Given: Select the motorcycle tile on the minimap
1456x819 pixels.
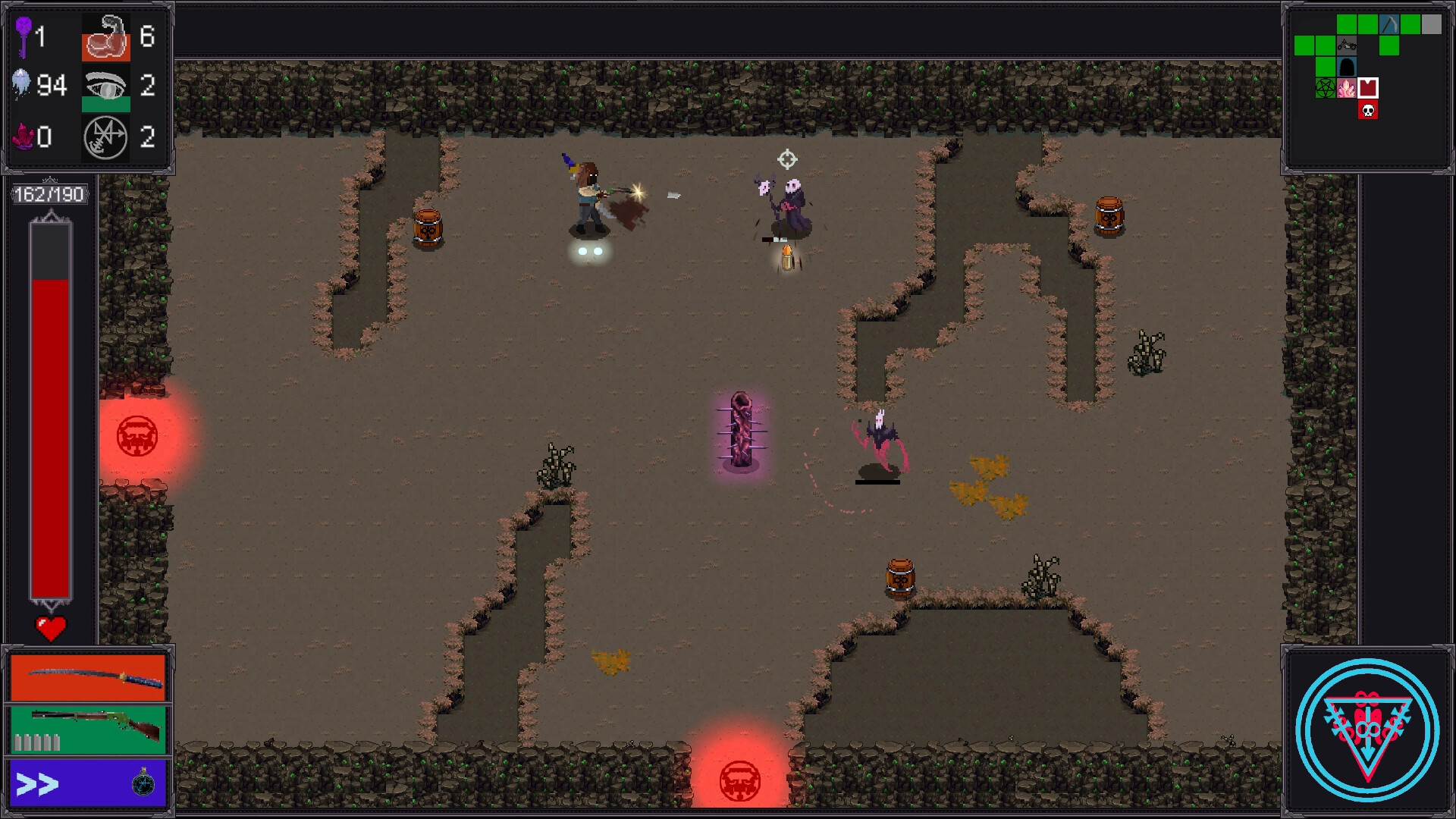Looking at the screenshot, I should coord(1347,45).
